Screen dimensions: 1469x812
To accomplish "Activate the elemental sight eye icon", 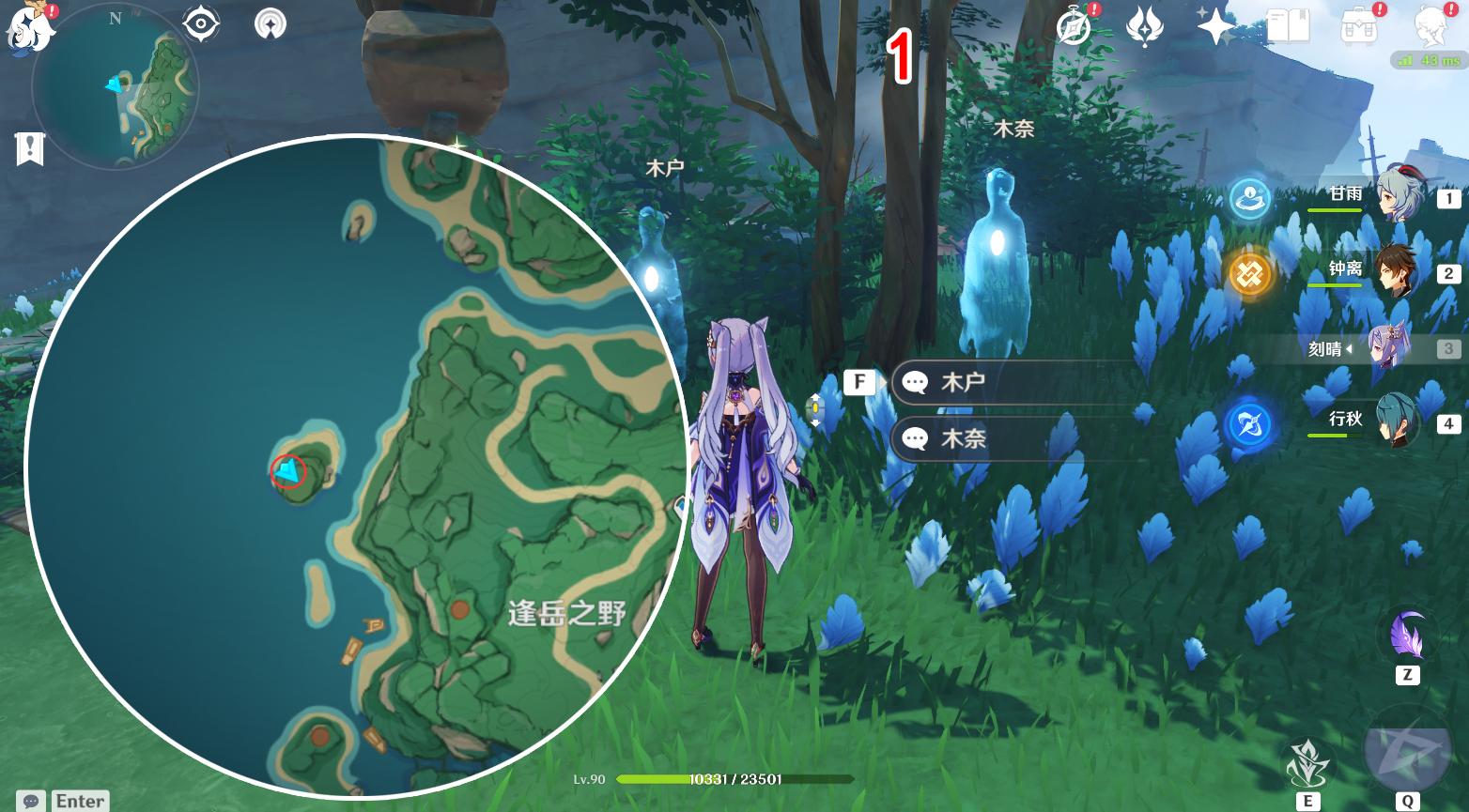I will pos(201,24).
